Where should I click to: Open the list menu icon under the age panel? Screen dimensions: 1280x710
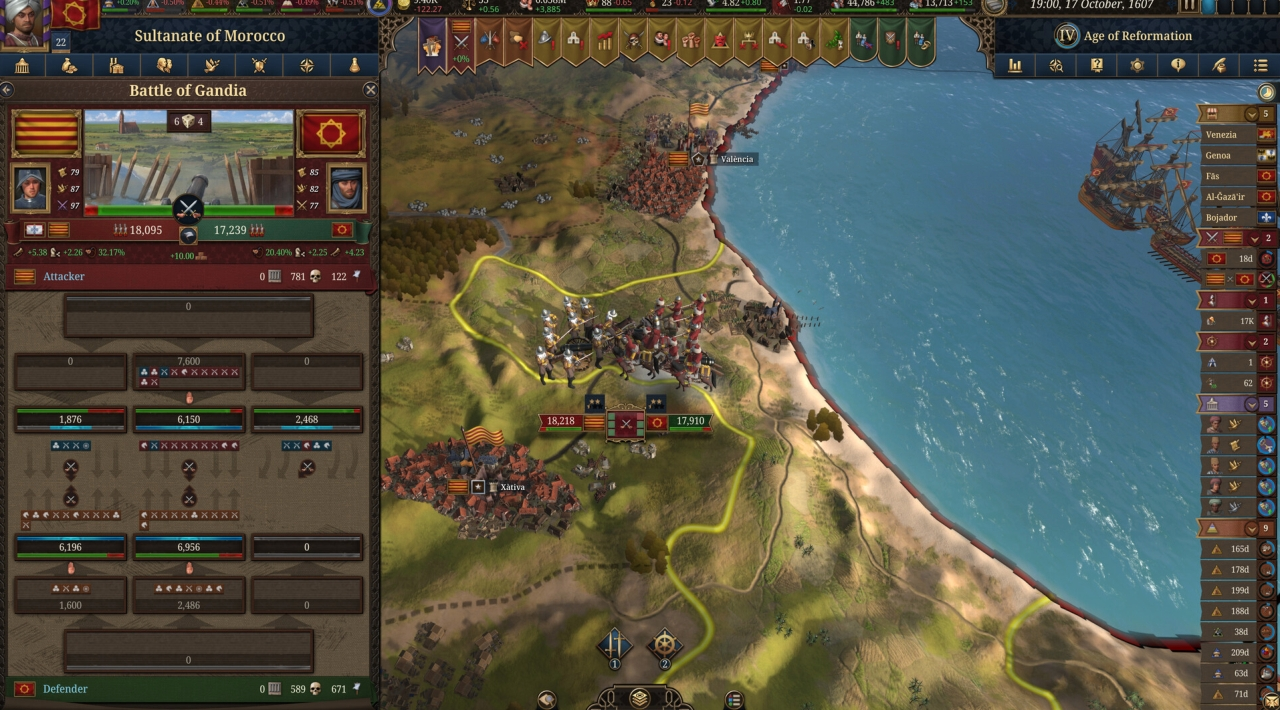click(x=1259, y=66)
